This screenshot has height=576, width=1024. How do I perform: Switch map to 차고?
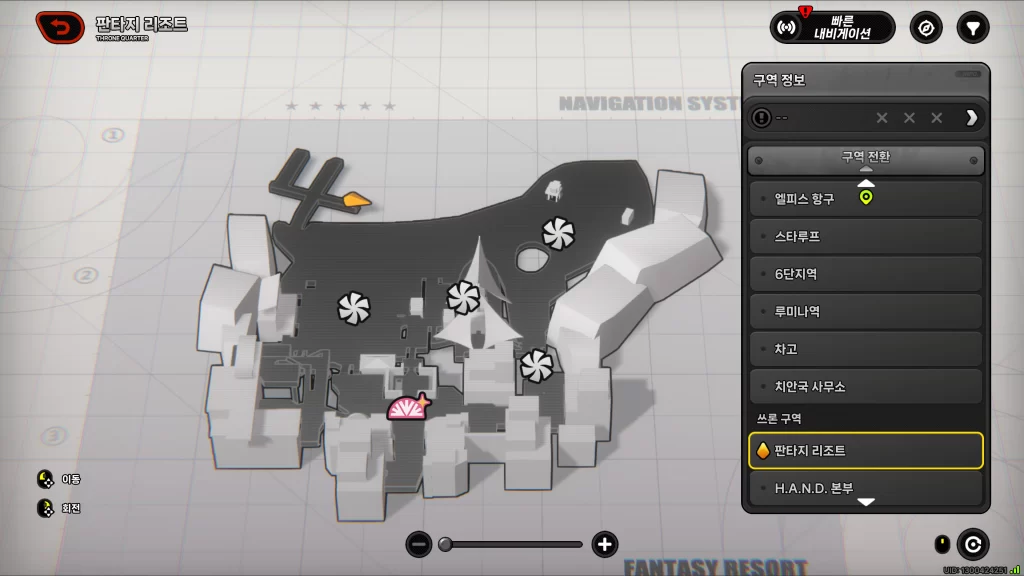(x=866, y=349)
